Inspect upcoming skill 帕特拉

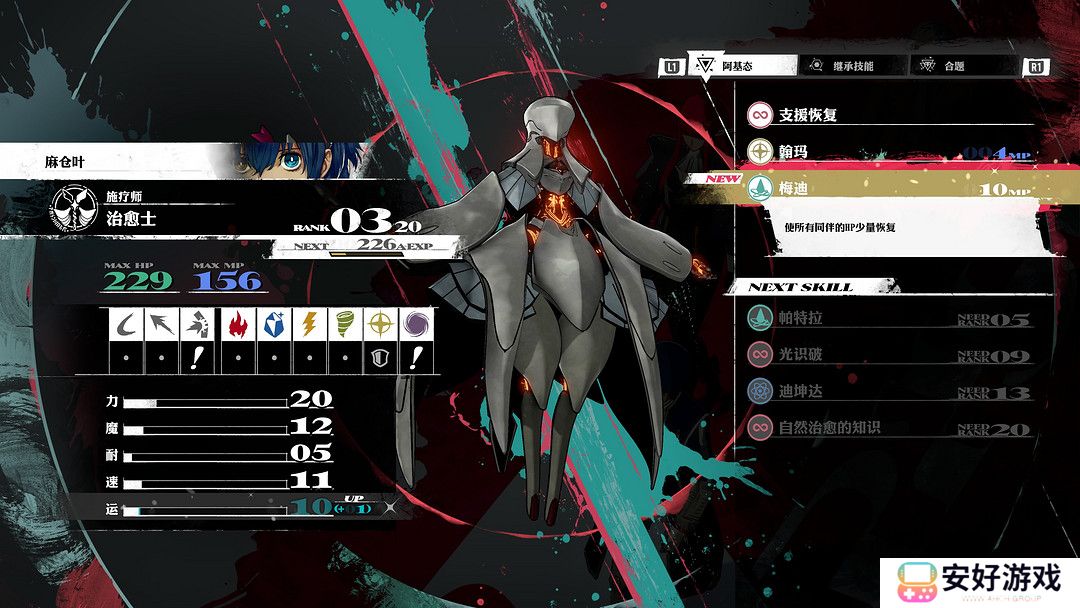[x=890, y=319]
